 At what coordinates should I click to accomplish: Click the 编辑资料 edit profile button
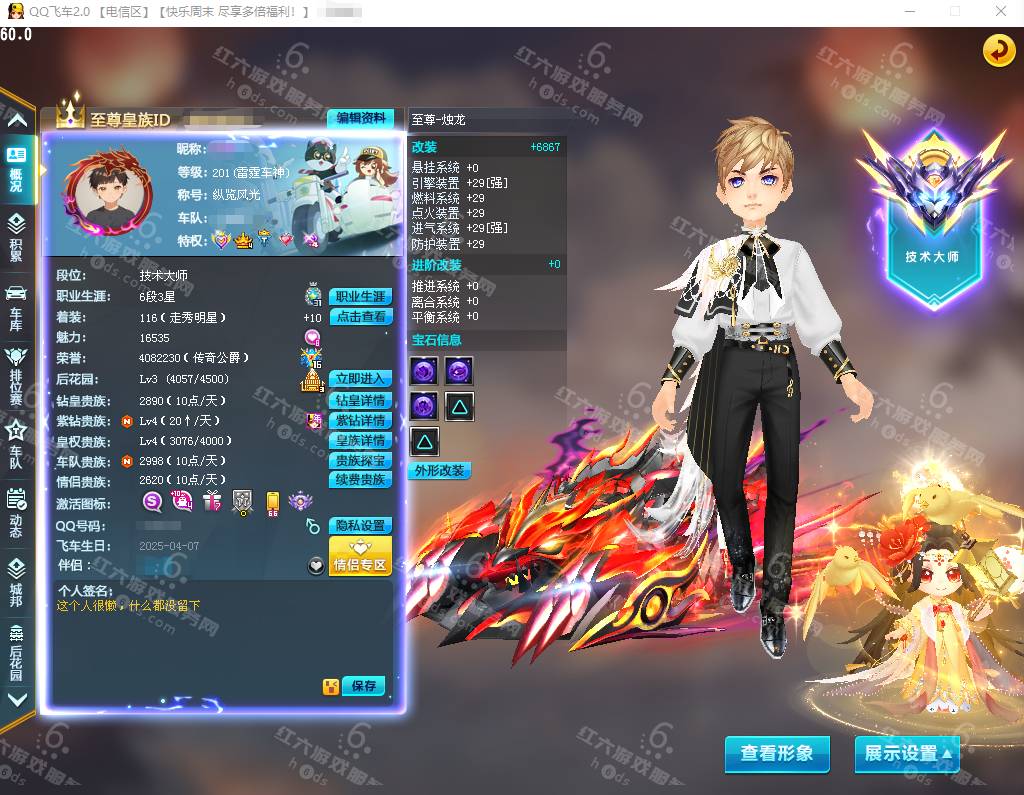click(x=360, y=118)
